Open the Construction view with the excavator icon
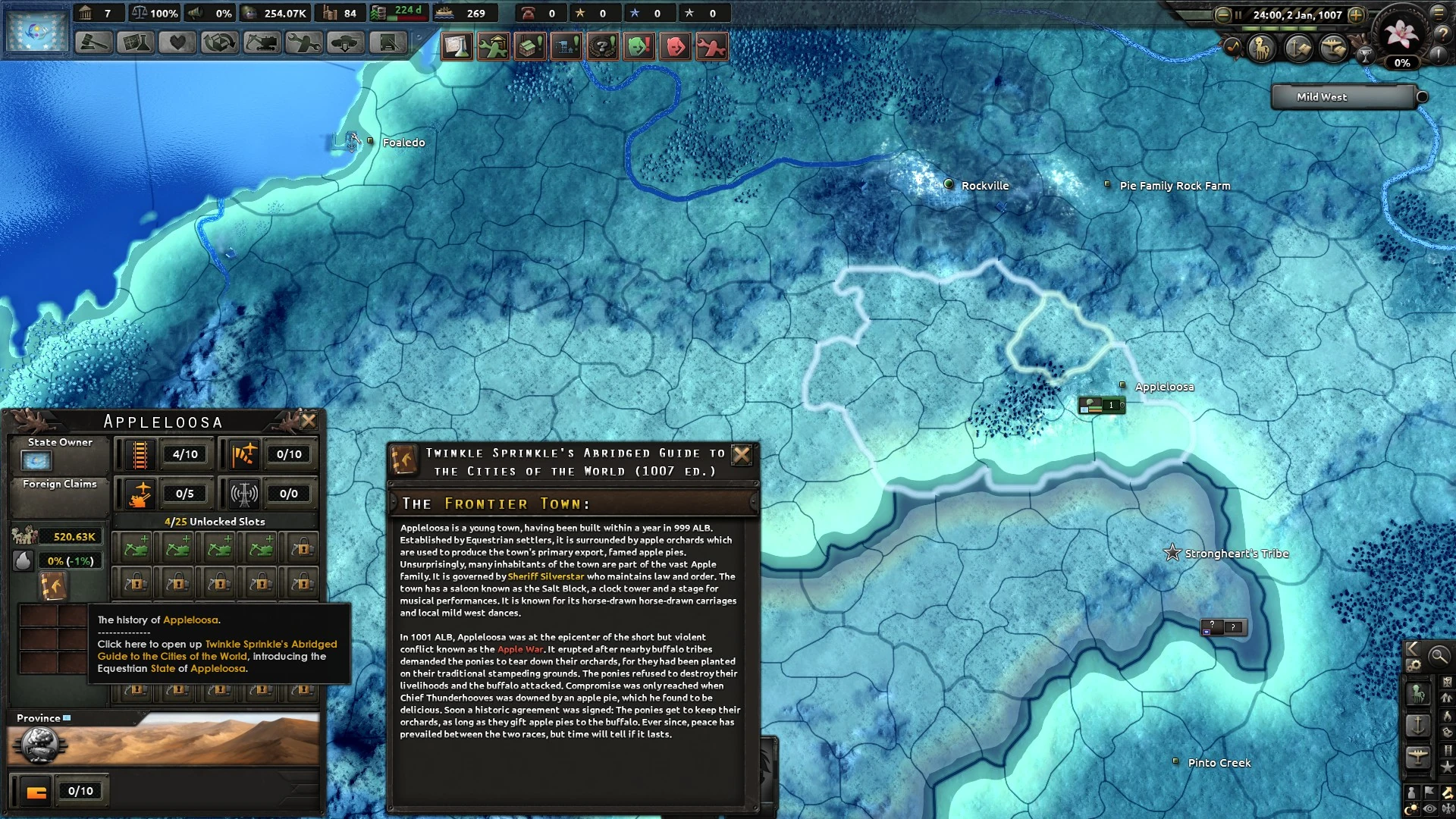 point(262,43)
